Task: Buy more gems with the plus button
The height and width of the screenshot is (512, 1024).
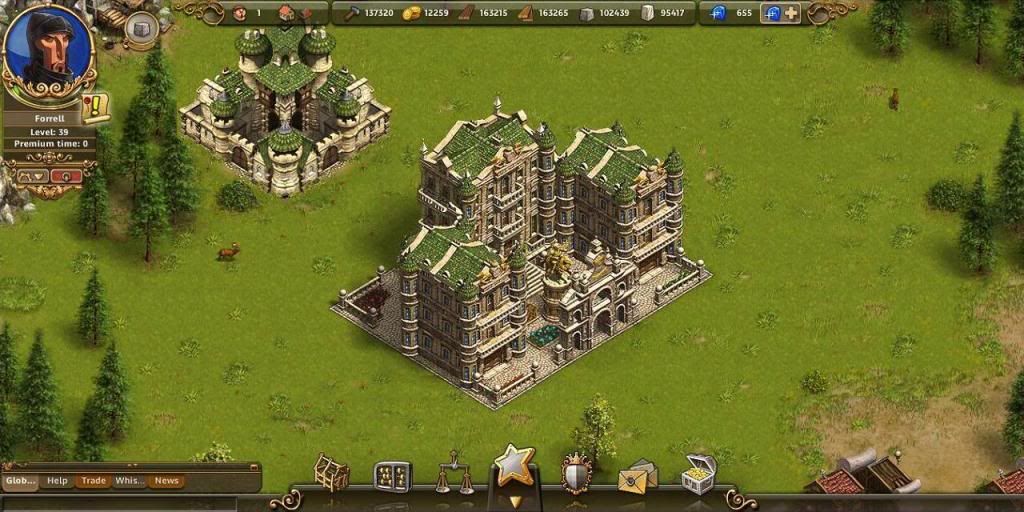Action: pyautogui.click(x=791, y=13)
